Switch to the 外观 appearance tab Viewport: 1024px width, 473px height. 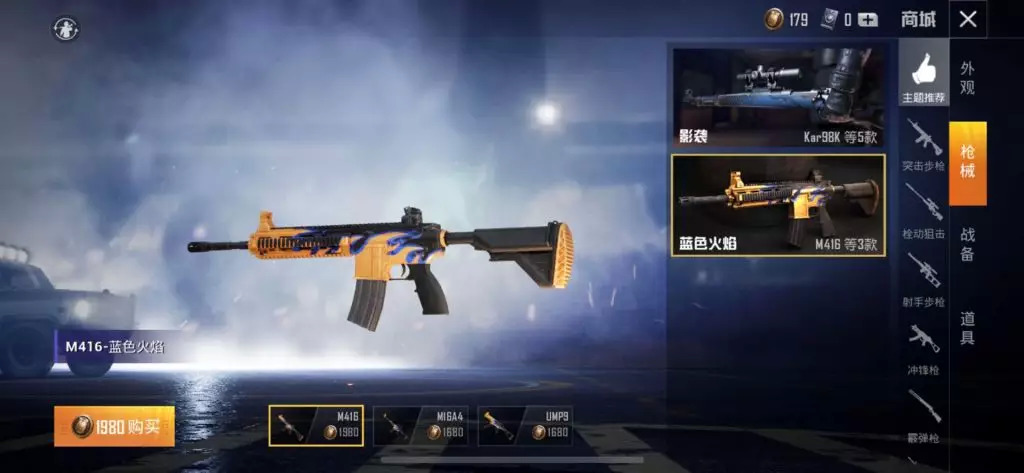pos(967,78)
